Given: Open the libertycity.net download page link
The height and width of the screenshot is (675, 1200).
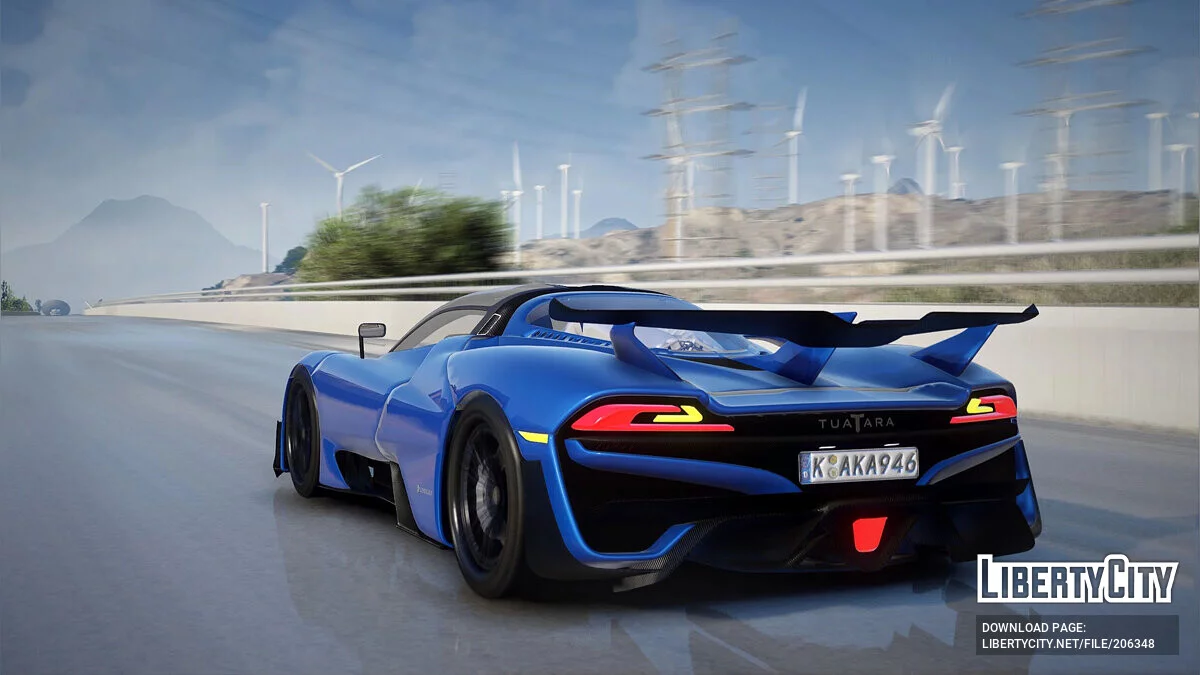Looking at the screenshot, I should pyautogui.click(x=1068, y=644).
